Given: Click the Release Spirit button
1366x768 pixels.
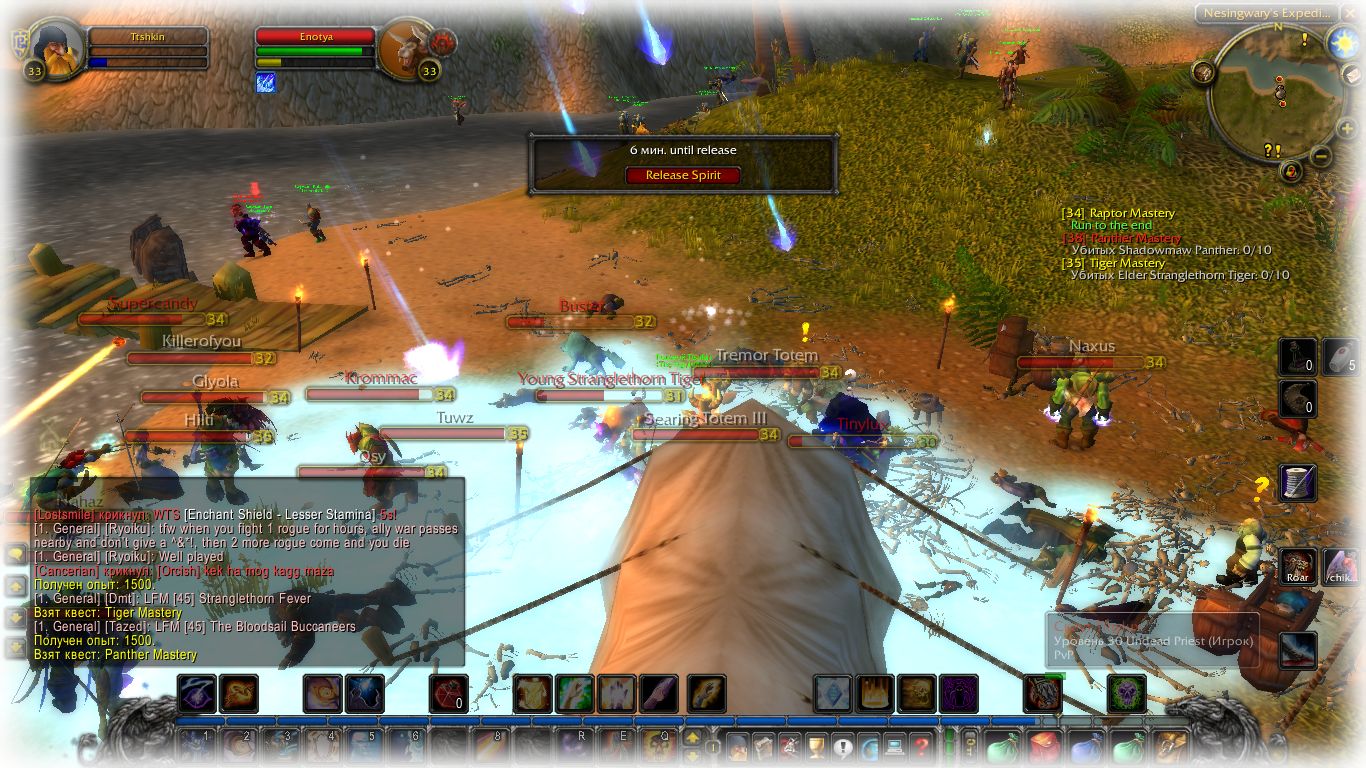Looking at the screenshot, I should tap(682, 174).
